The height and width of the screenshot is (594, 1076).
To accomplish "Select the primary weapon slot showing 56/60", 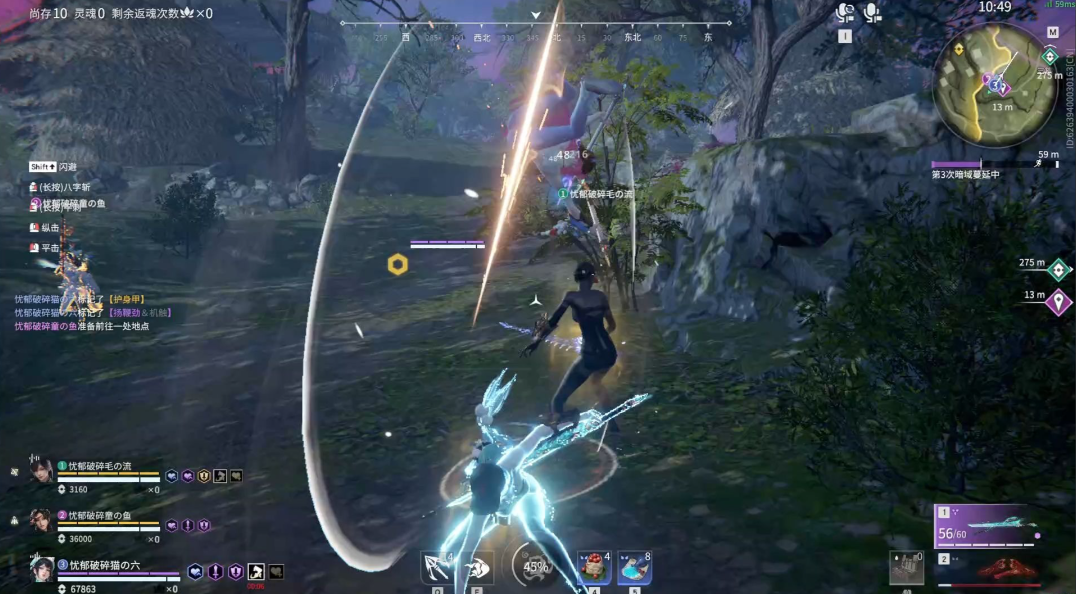I will click(x=987, y=526).
